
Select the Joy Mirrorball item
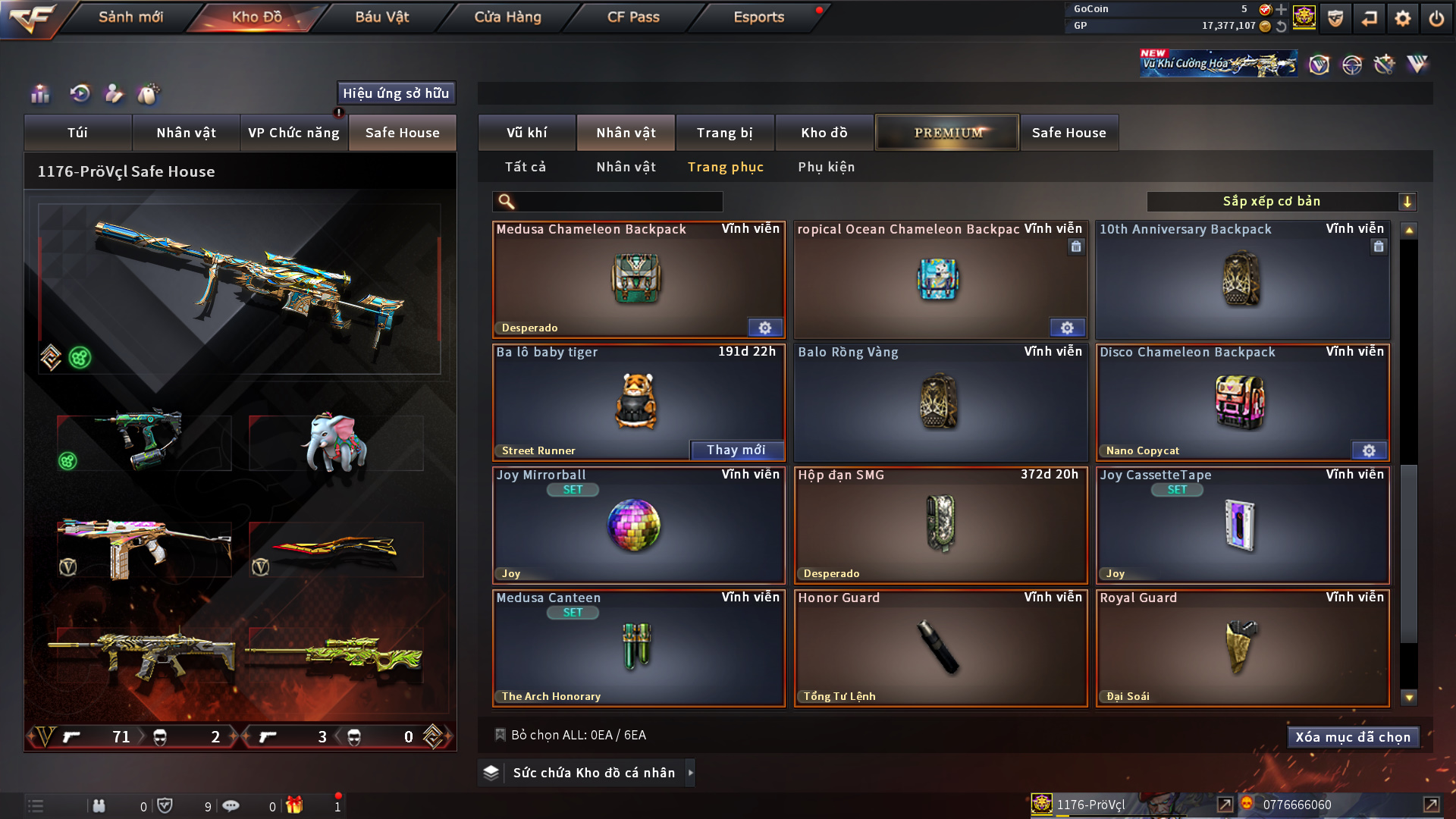637,525
